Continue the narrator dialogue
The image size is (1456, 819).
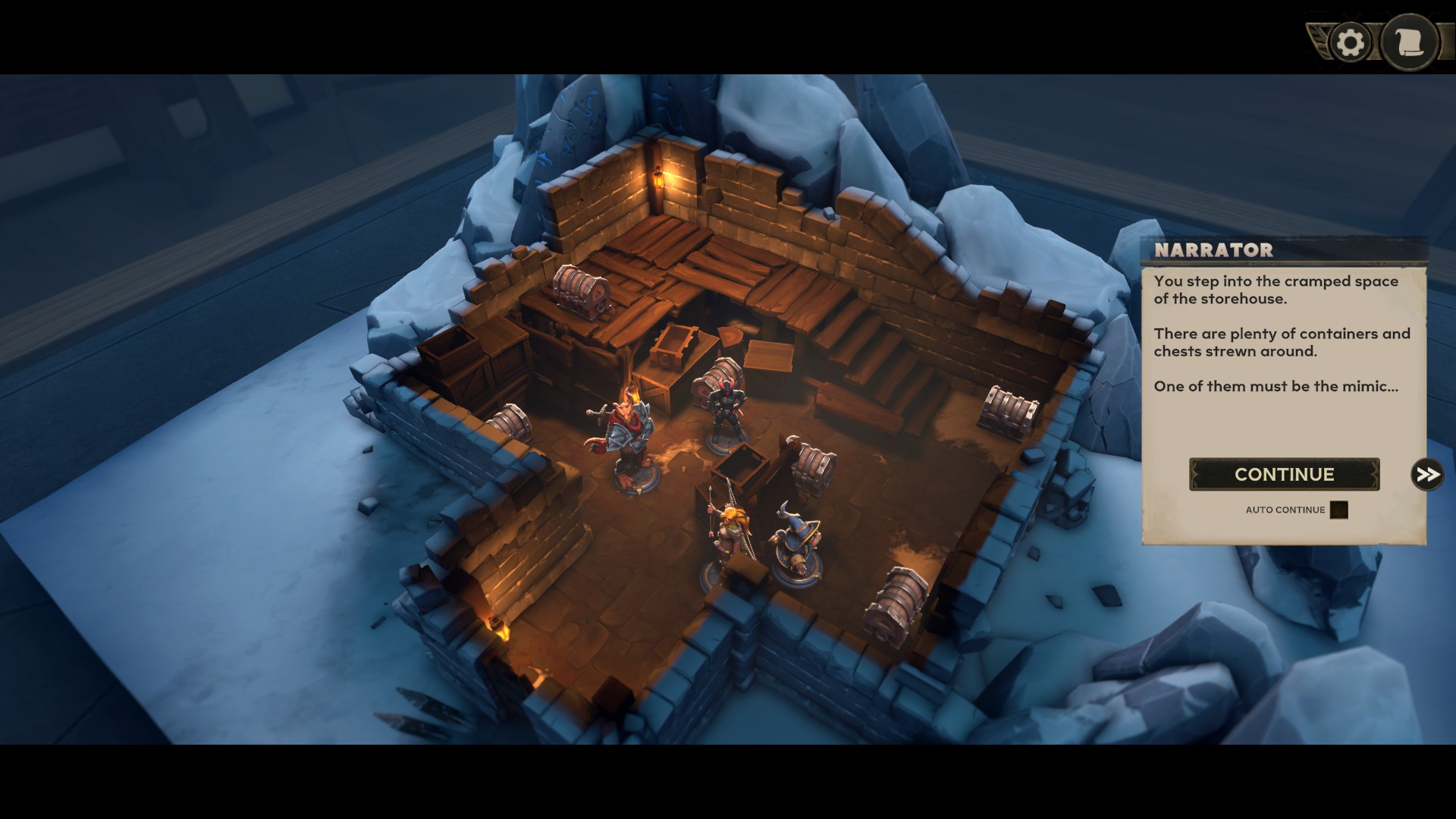coord(1284,475)
